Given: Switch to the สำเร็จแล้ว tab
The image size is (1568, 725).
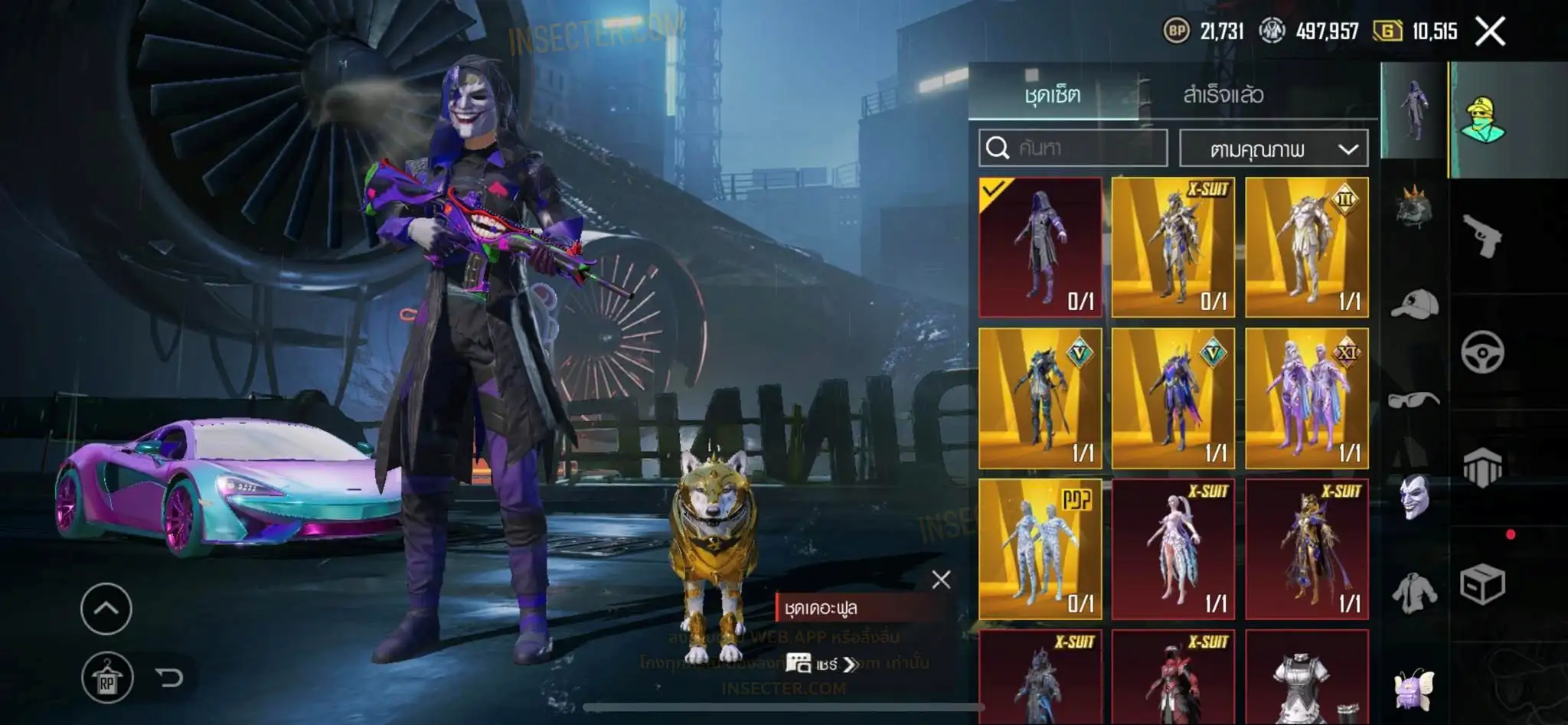Looking at the screenshot, I should coord(1223,95).
